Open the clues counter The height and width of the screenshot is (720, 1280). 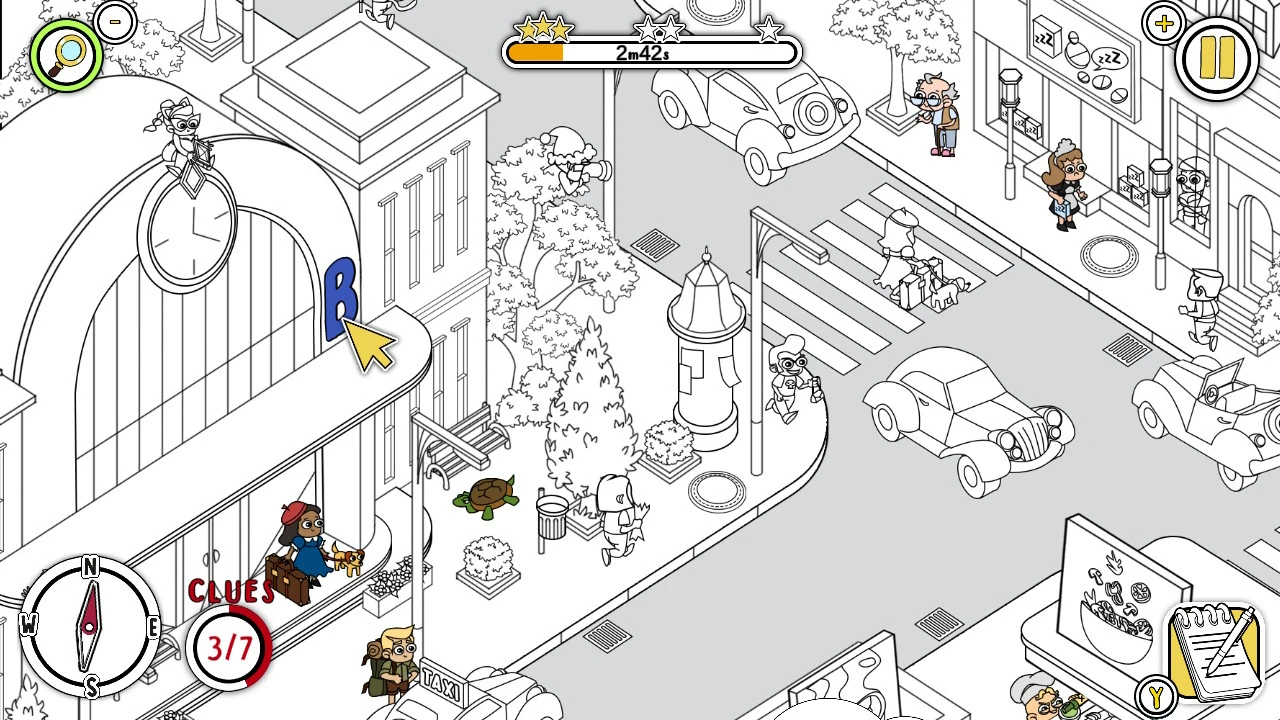(x=230, y=646)
